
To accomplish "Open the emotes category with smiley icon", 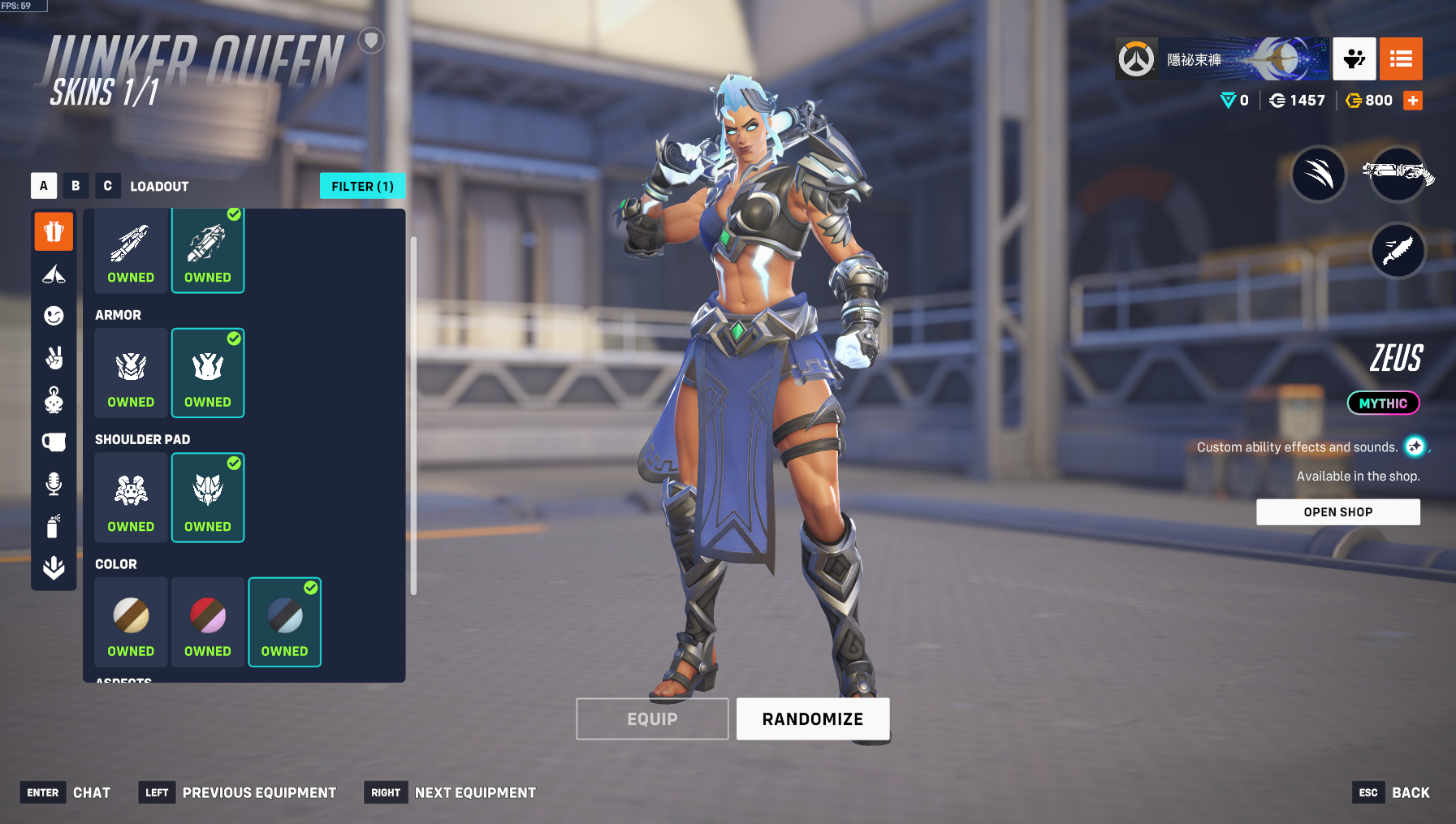I will point(54,316).
